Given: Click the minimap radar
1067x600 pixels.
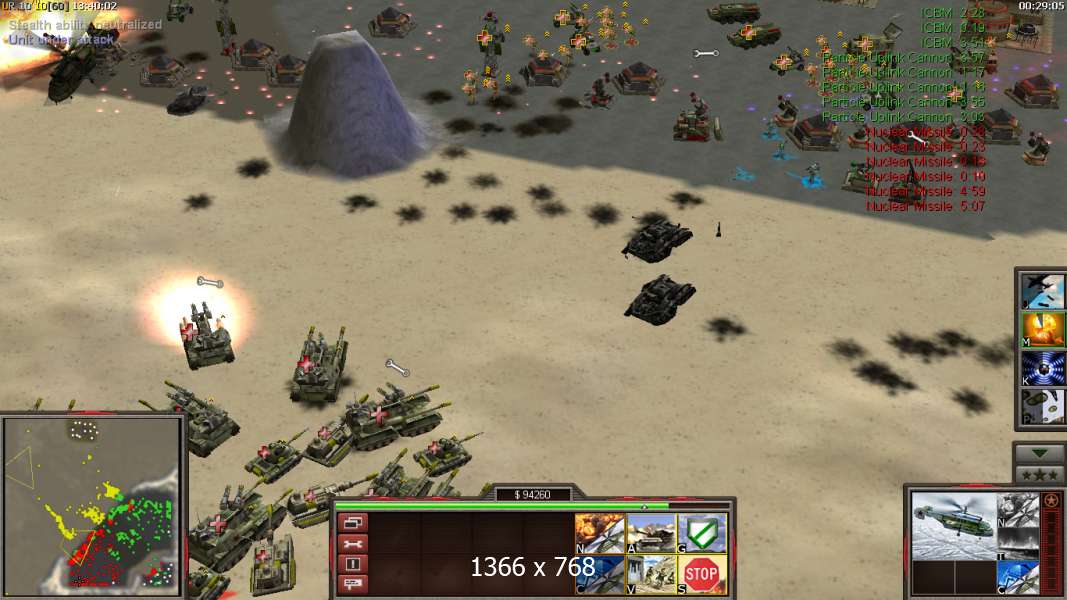Looking at the screenshot, I should [x=93, y=503].
